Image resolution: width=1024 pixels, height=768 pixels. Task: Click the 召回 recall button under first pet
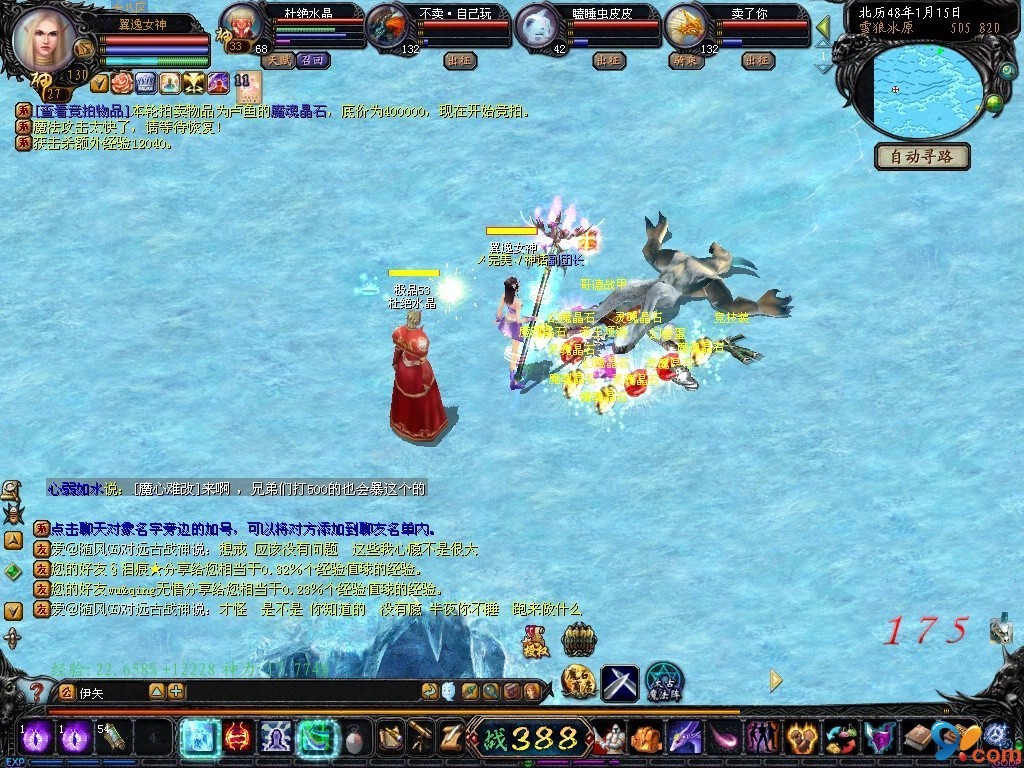pos(313,60)
